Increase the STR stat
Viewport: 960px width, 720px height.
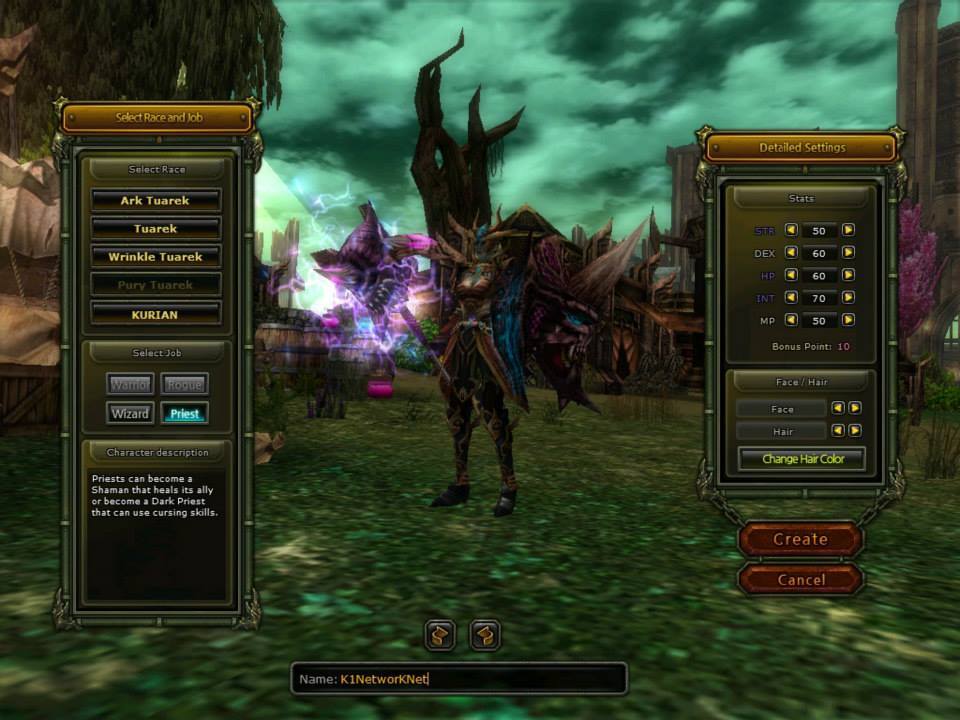[x=848, y=230]
